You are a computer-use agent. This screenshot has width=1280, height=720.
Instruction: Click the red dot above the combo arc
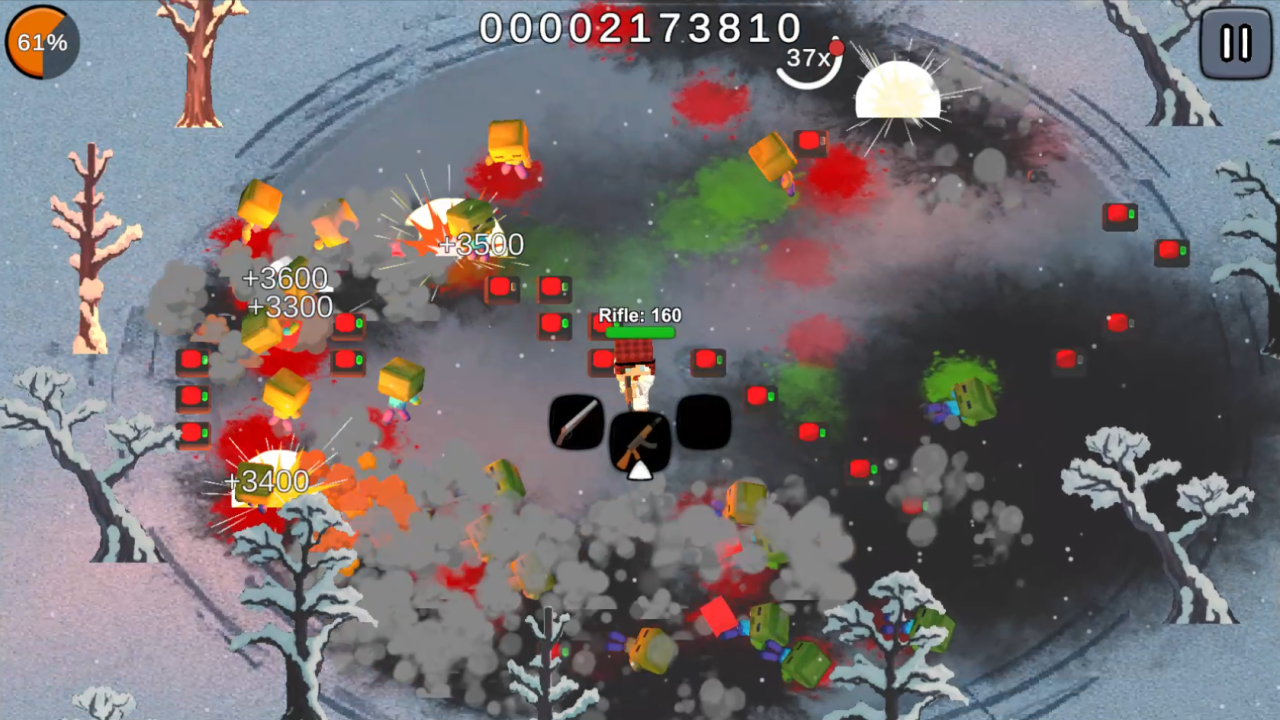835,47
